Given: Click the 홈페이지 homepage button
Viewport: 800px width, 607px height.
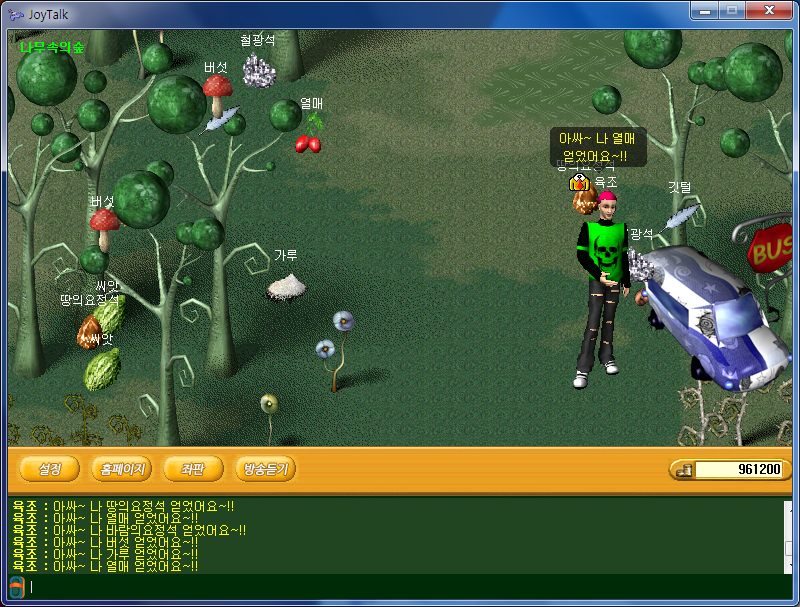Looking at the screenshot, I should pos(122,469).
